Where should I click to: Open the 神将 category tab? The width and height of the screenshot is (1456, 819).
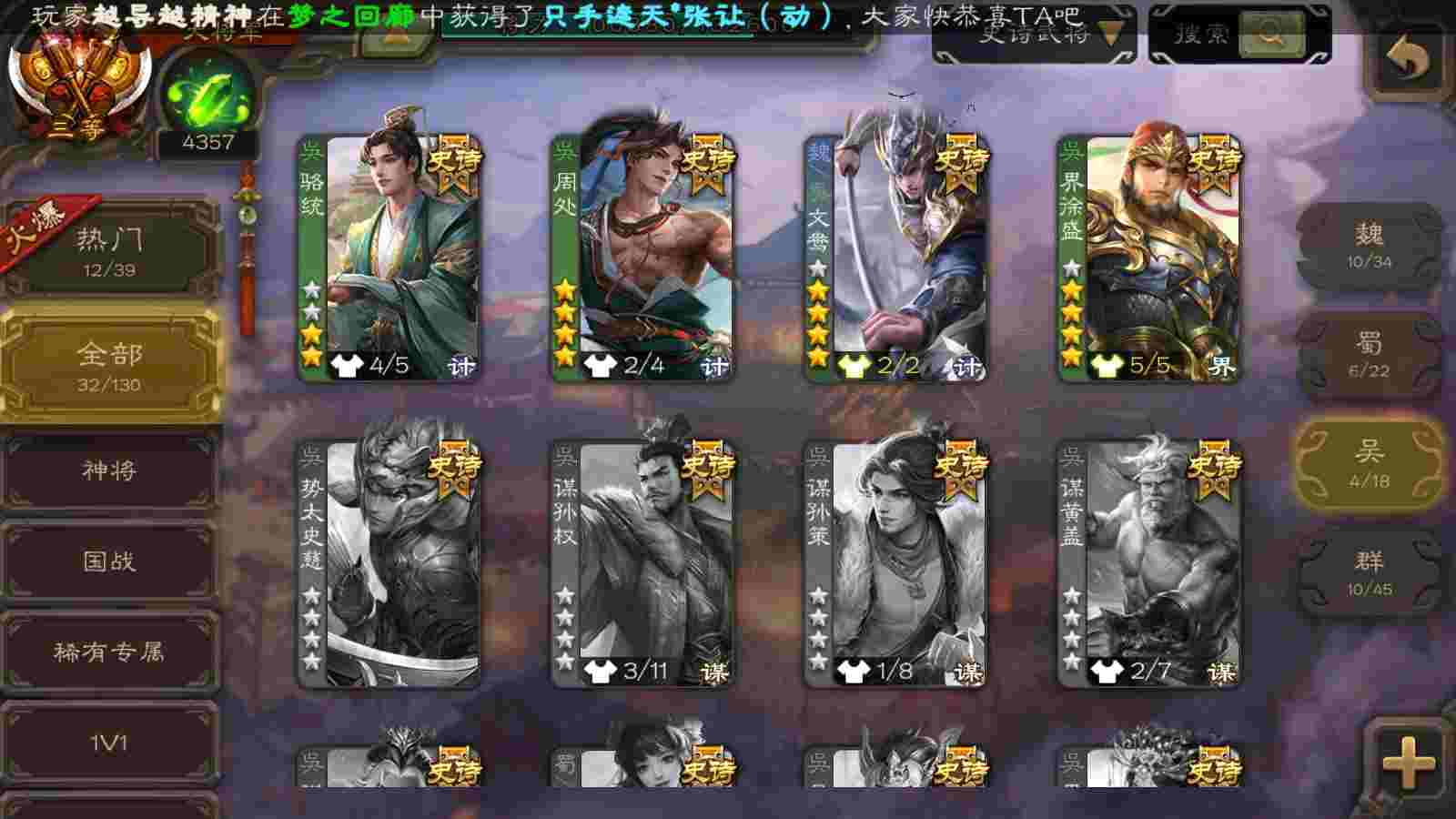(x=109, y=470)
